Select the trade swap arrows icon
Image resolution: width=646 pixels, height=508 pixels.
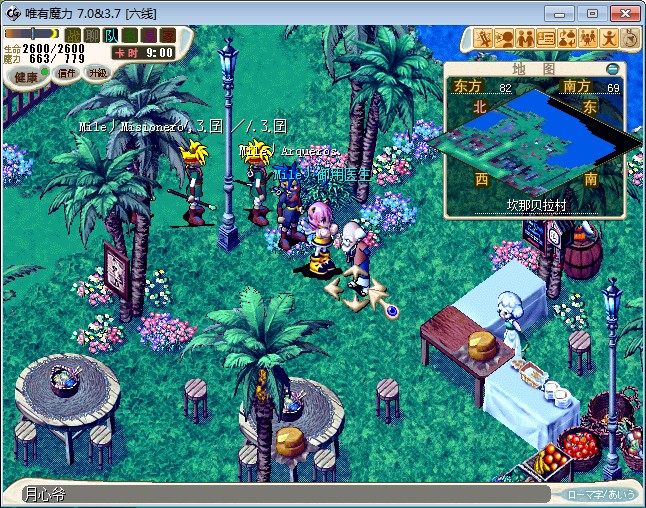pyautogui.click(x=567, y=38)
